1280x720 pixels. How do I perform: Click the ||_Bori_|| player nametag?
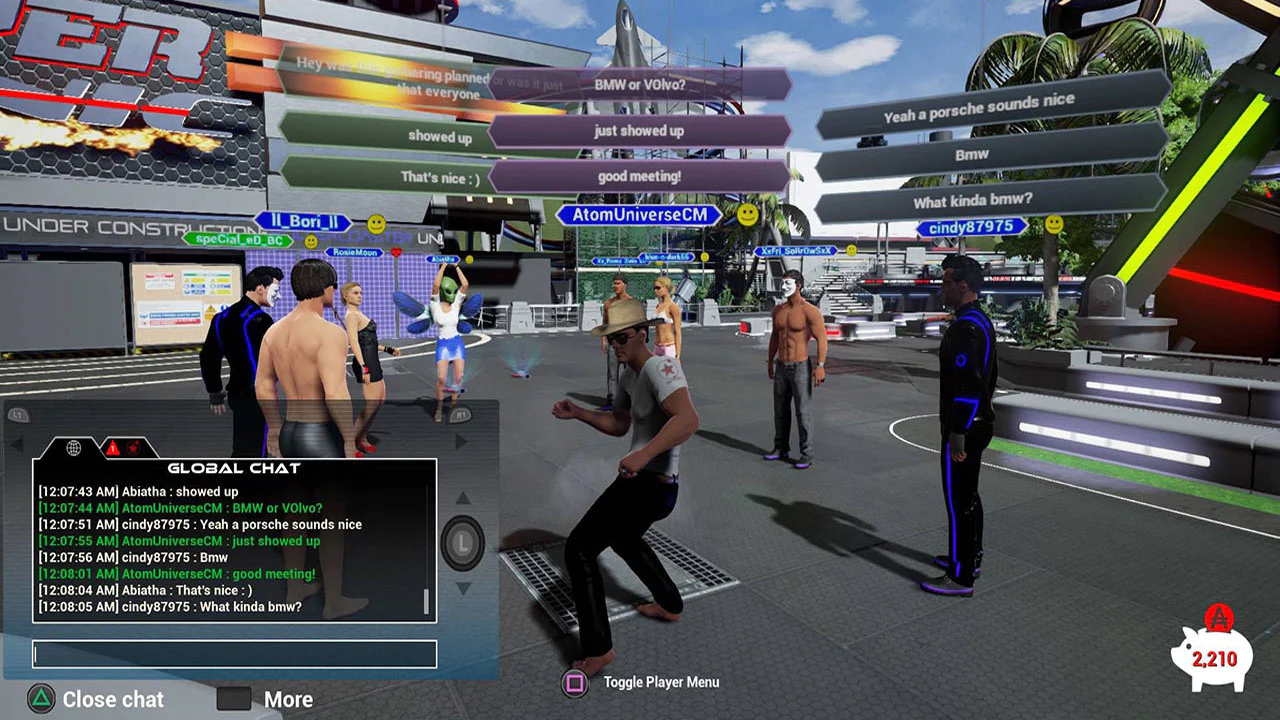click(305, 222)
